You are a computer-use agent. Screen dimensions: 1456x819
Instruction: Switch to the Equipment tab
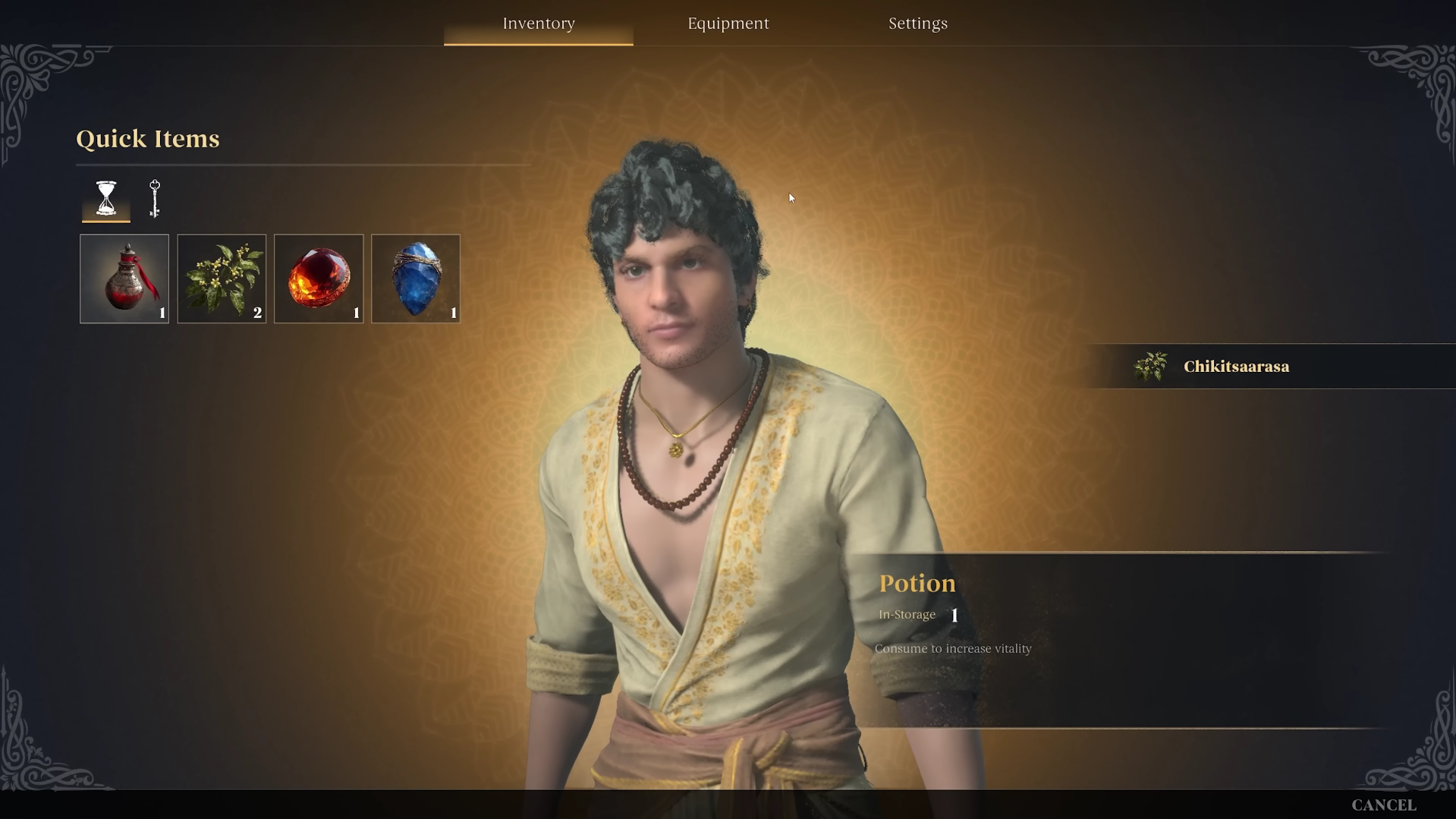728,23
